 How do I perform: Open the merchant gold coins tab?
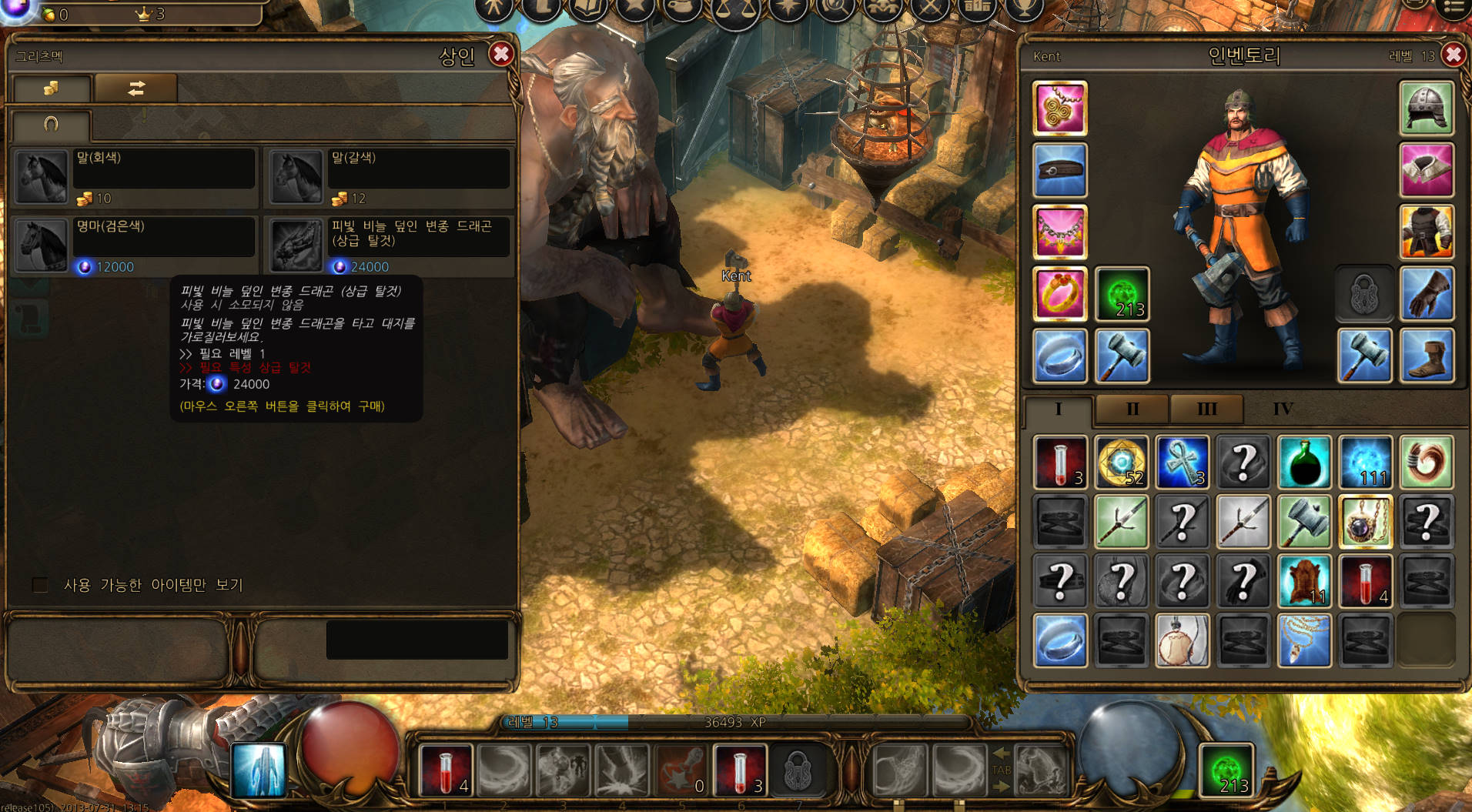(51, 89)
